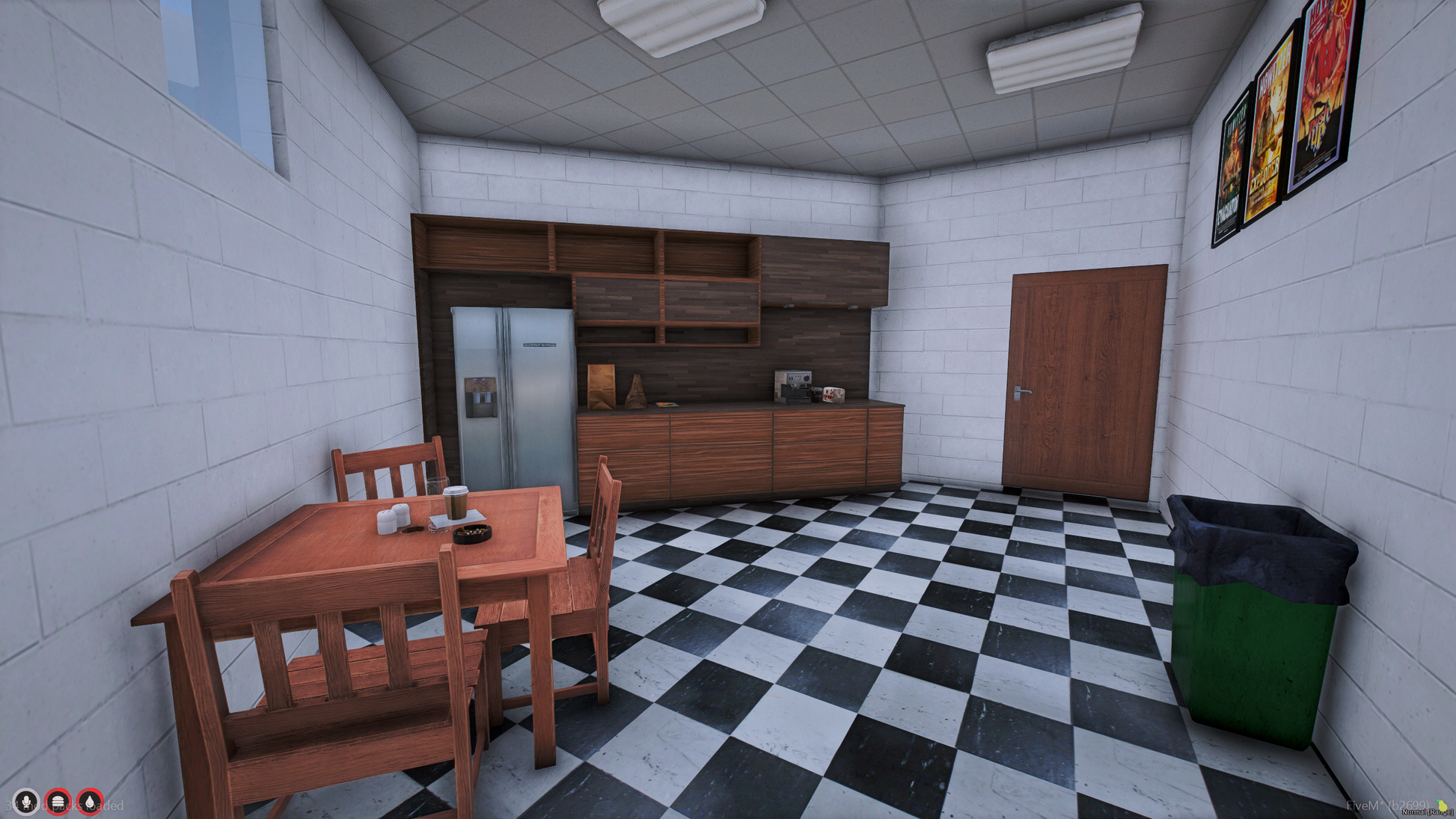The image size is (1456, 819).
Task: Click the microphone voice status icon
Action: (26, 802)
